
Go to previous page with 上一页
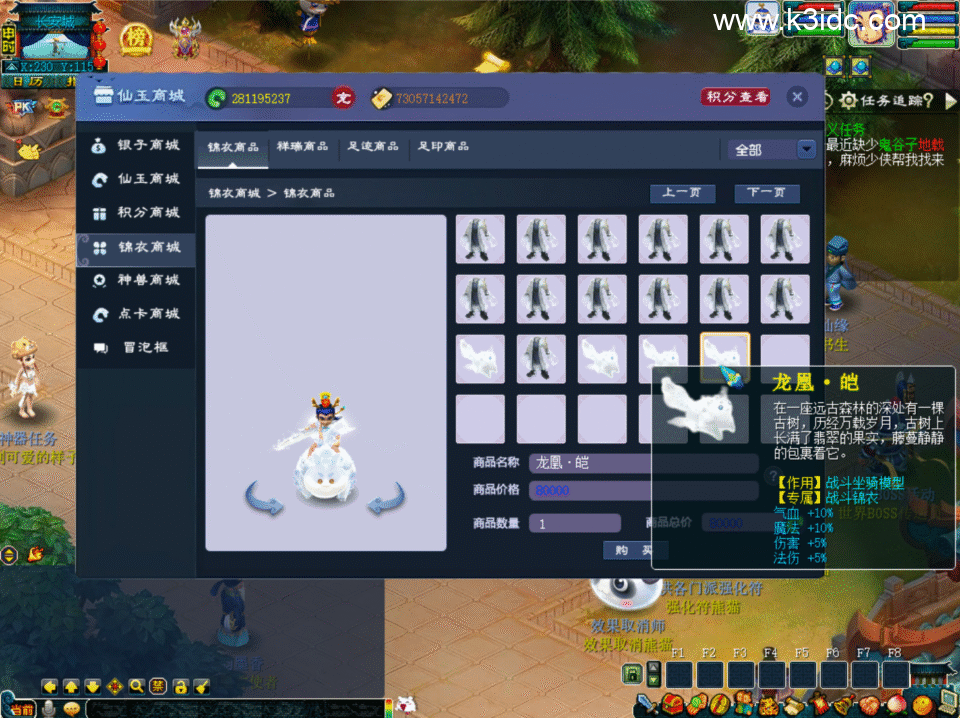point(682,193)
